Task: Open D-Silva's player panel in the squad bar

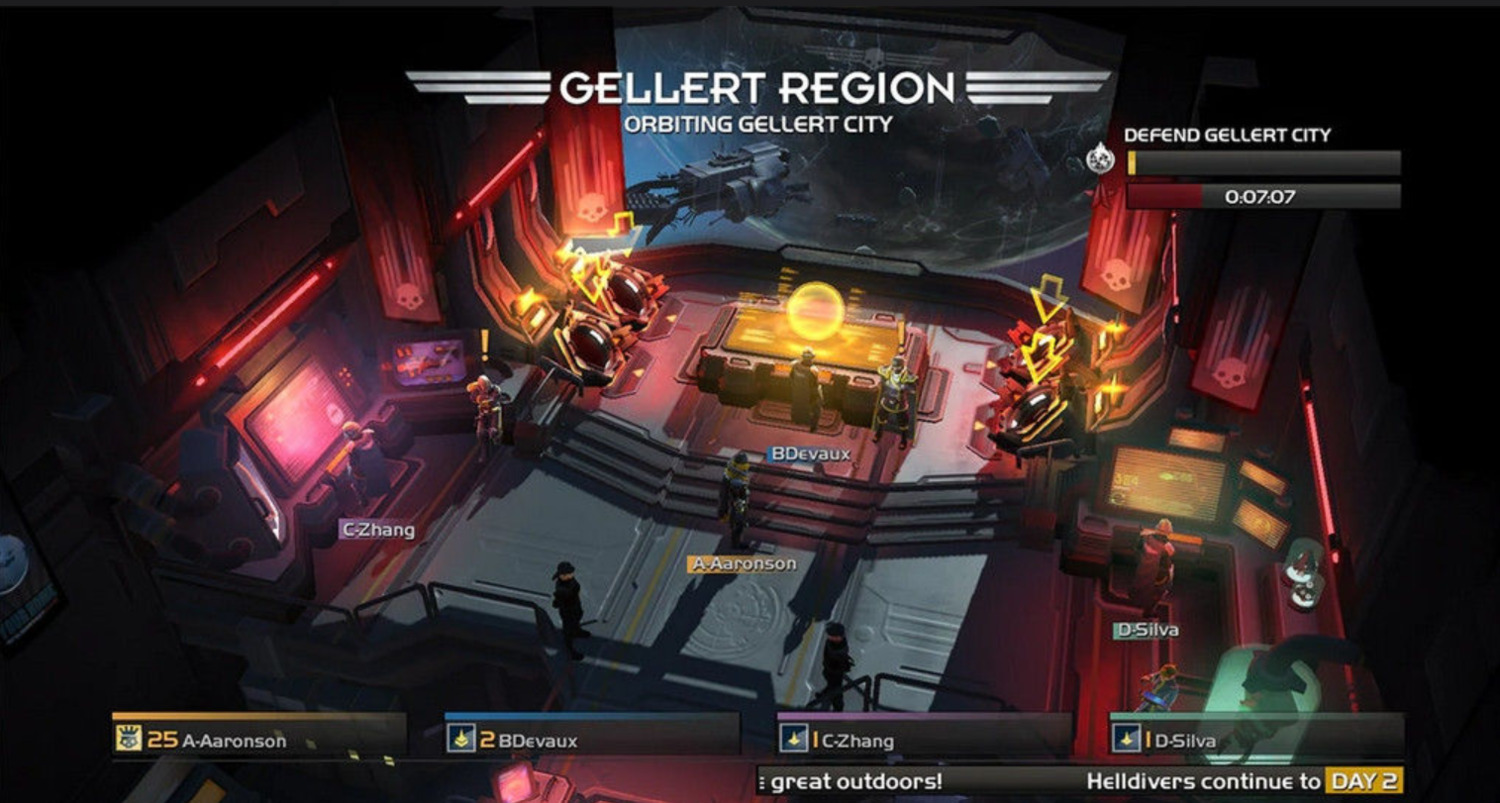Action: [1257, 740]
